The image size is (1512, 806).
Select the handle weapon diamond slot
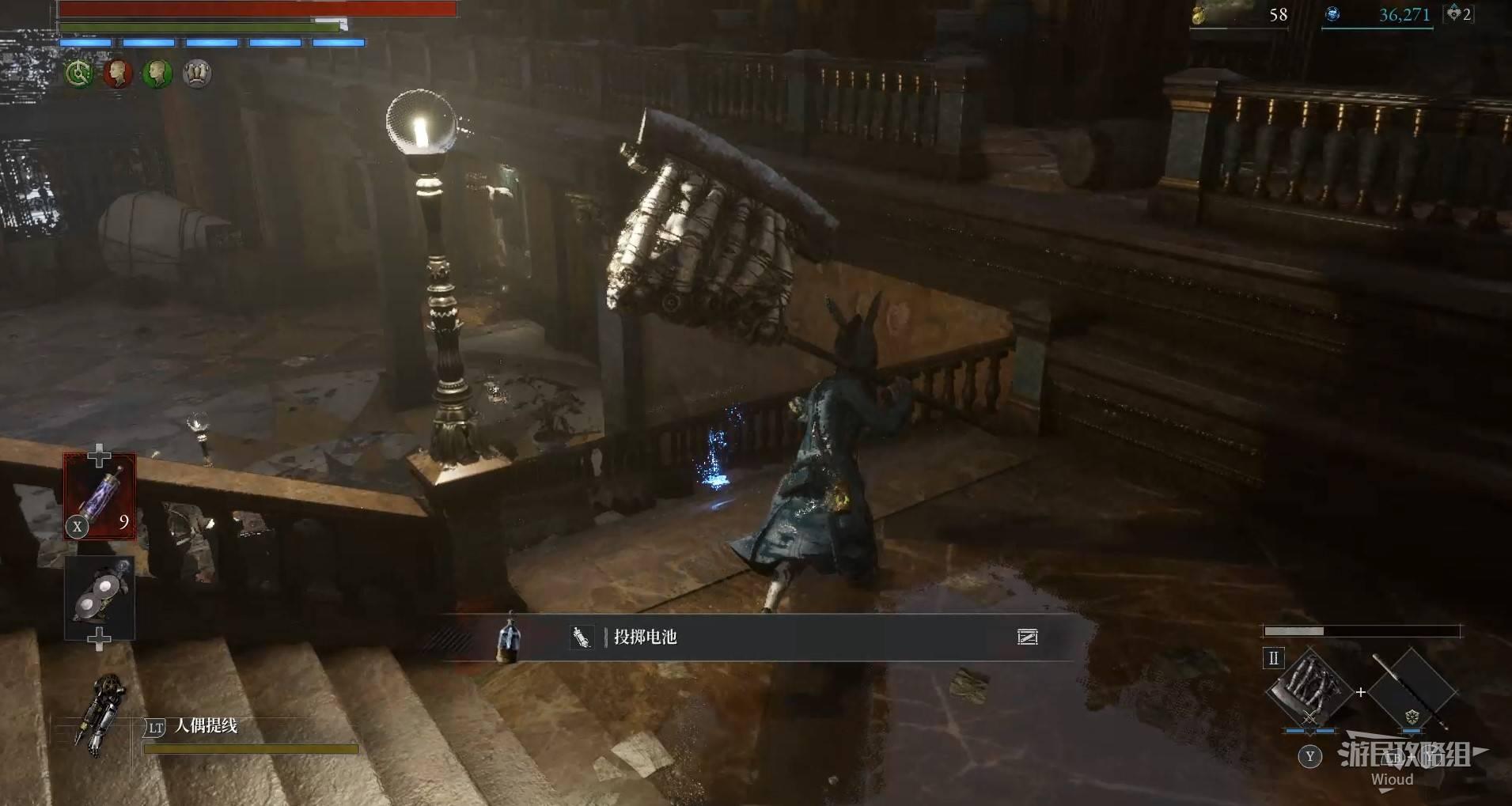point(1412,691)
